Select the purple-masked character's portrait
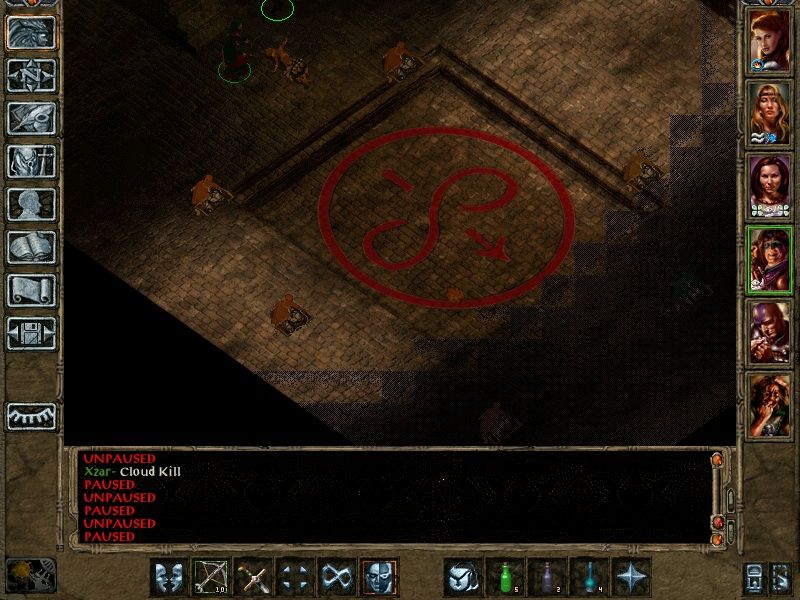The height and width of the screenshot is (600, 800). point(769,332)
